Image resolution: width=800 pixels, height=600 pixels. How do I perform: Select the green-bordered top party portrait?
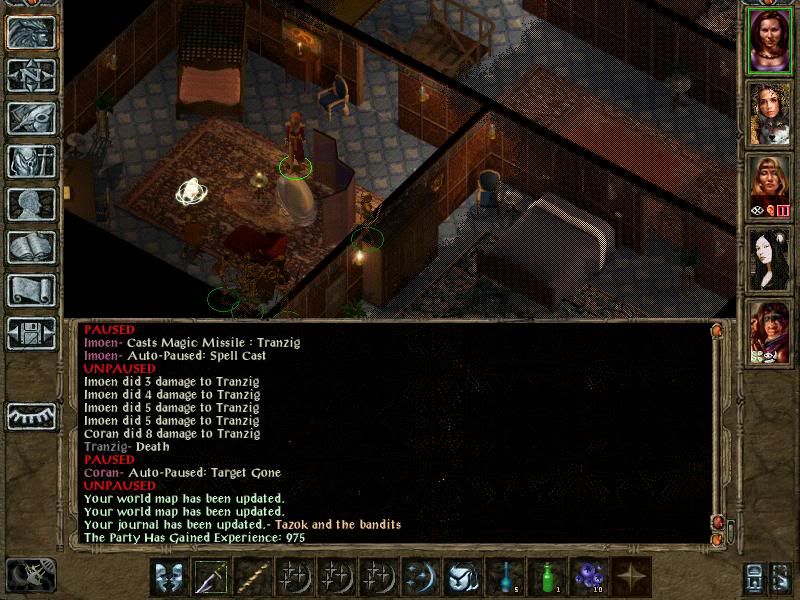[x=769, y=40]
